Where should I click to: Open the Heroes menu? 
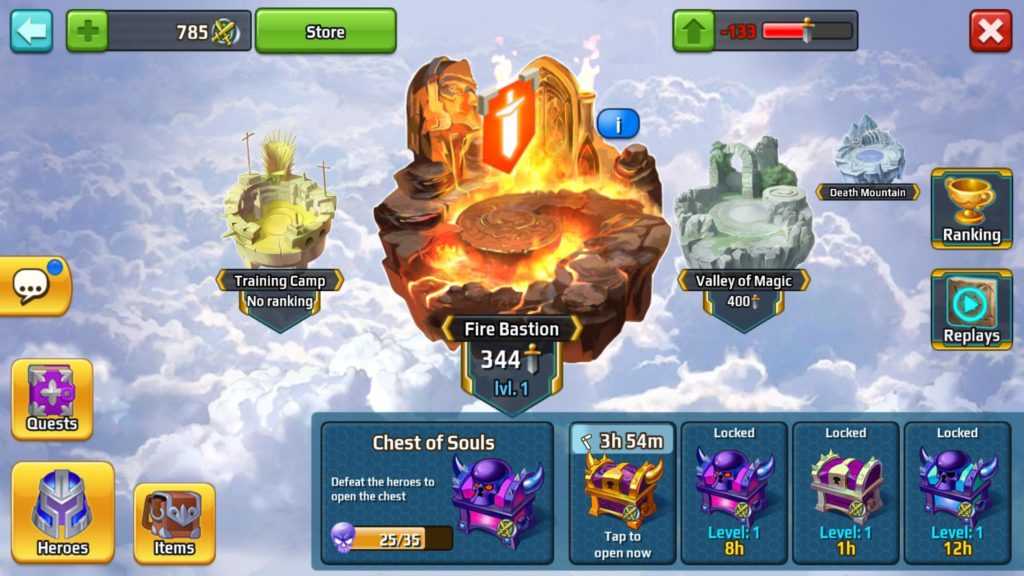click(x=63, y=511)
